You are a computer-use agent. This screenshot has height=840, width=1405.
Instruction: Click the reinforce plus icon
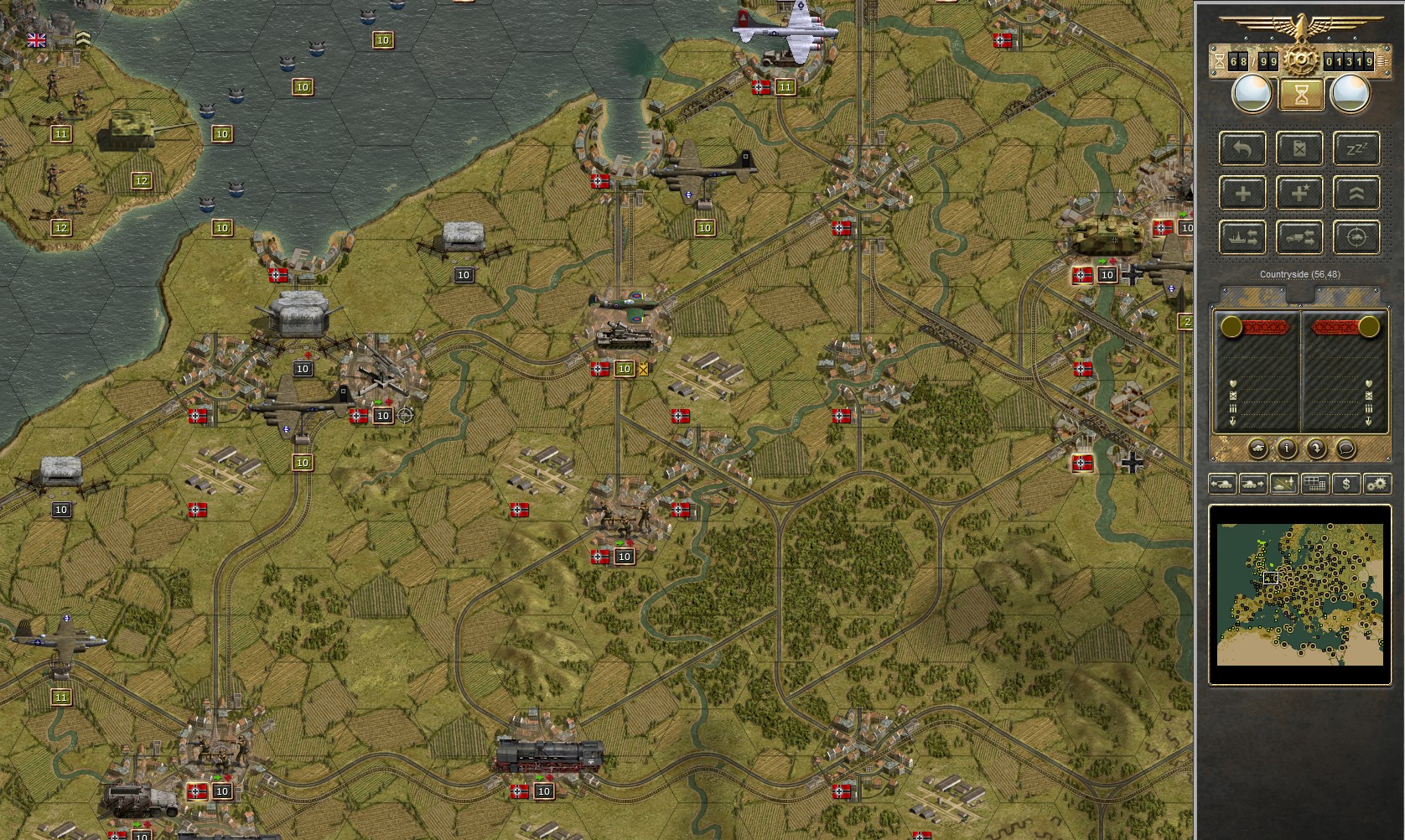pyautogui.click(x=1242, y=192)
